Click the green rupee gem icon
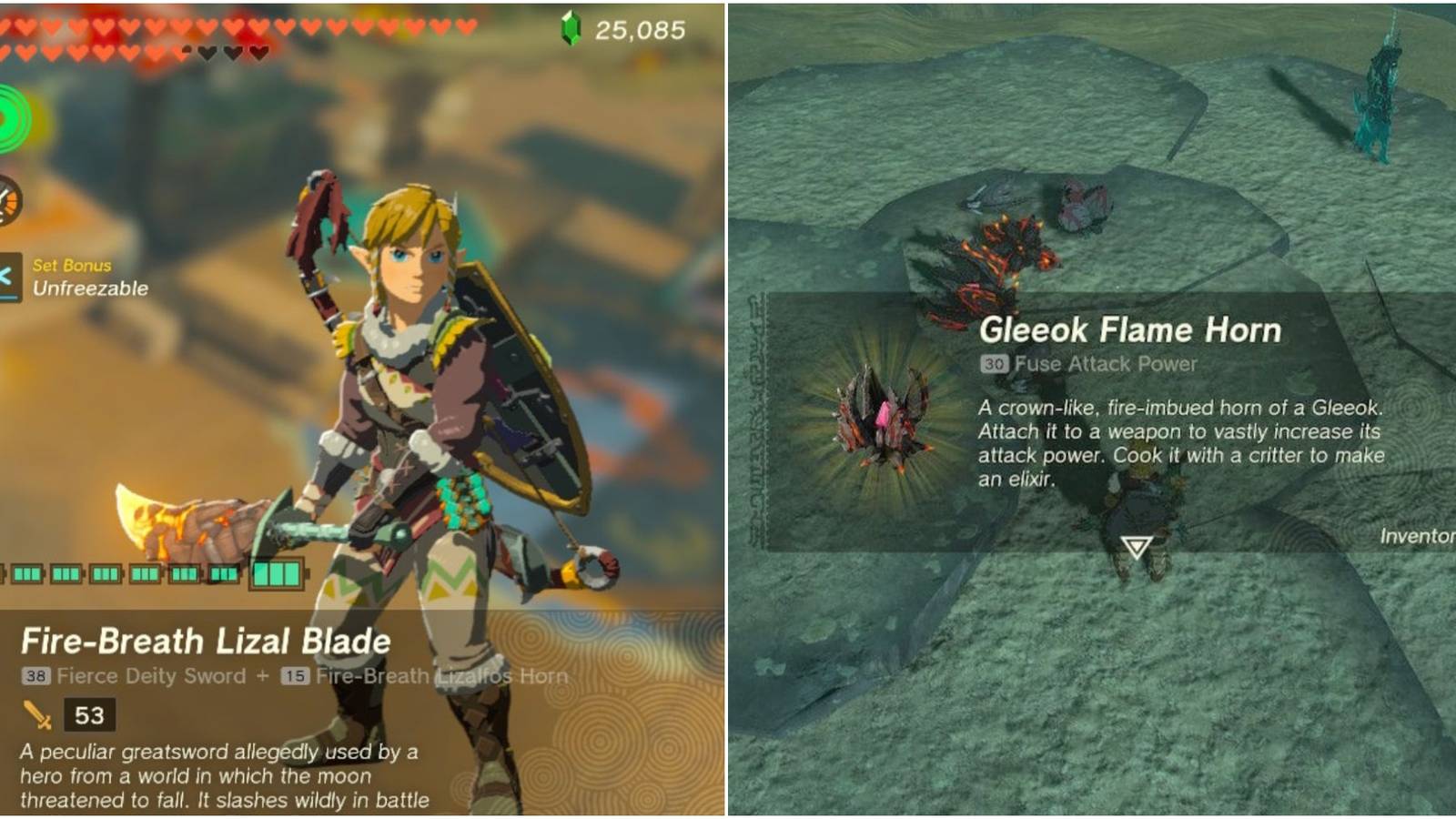Viewport: 1456px width, 819px height. coord(571,26)
